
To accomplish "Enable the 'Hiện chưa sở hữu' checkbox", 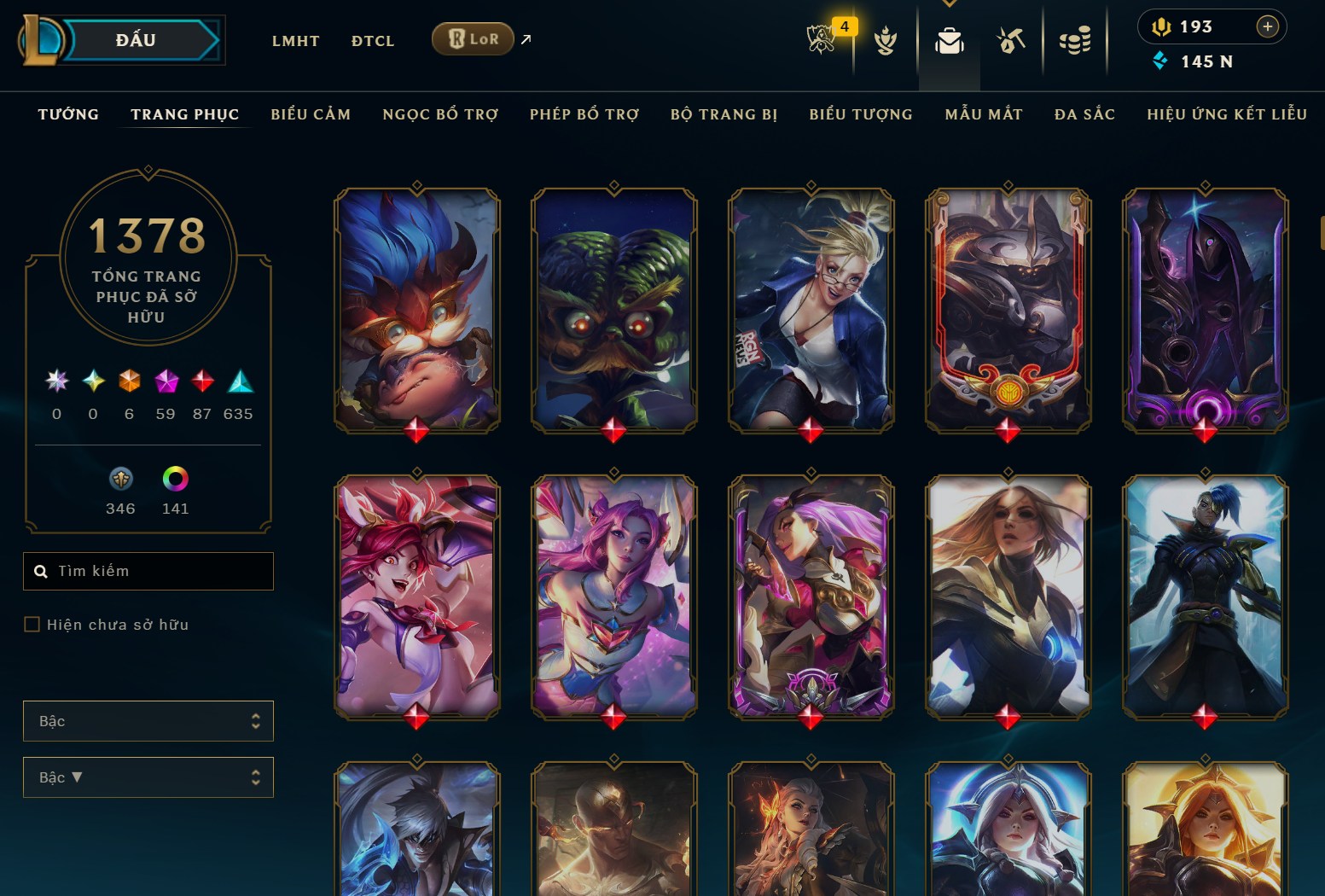I will [32, 625].
